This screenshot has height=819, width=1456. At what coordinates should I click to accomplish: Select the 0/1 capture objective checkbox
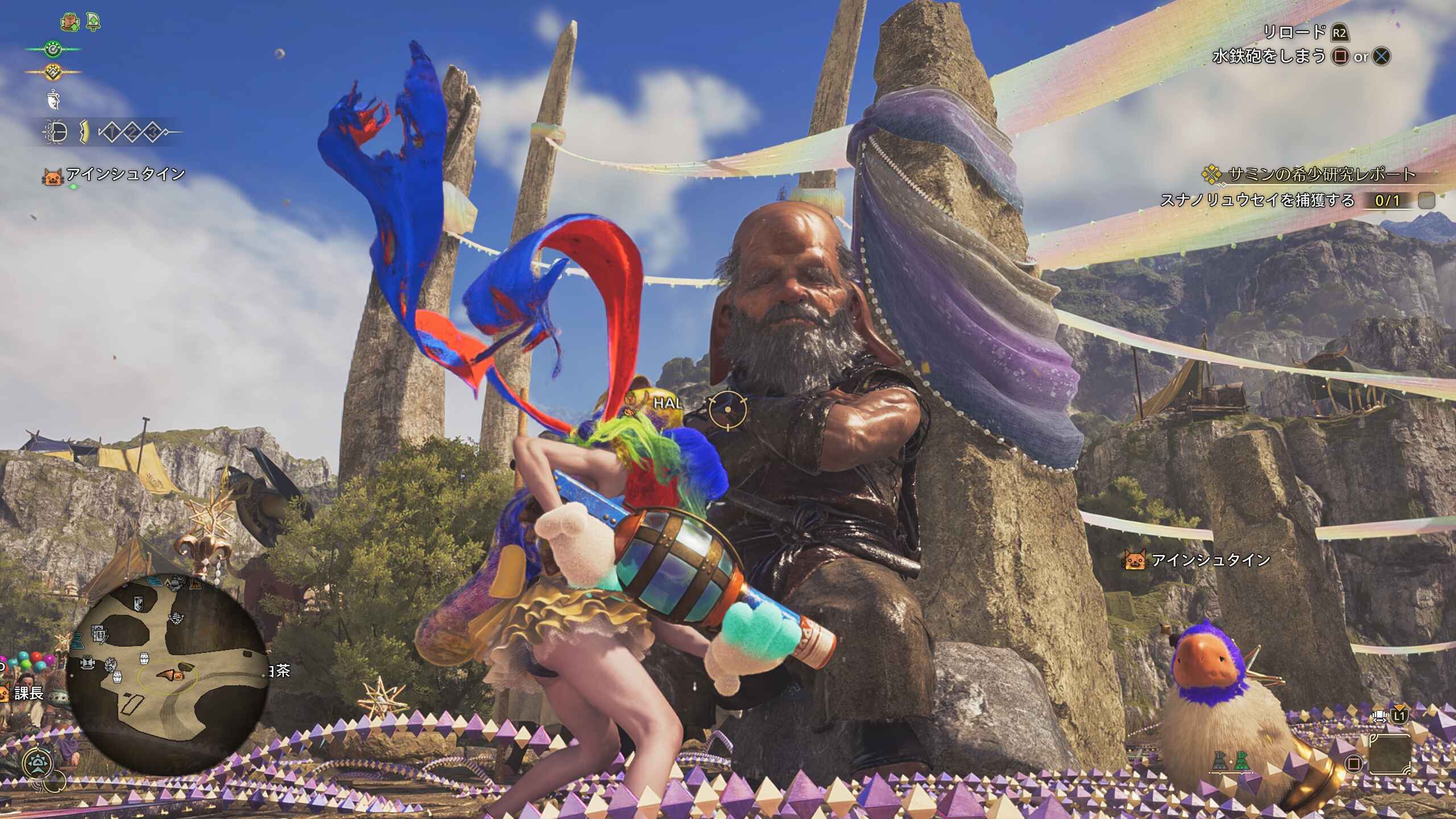coord(1426,200)
